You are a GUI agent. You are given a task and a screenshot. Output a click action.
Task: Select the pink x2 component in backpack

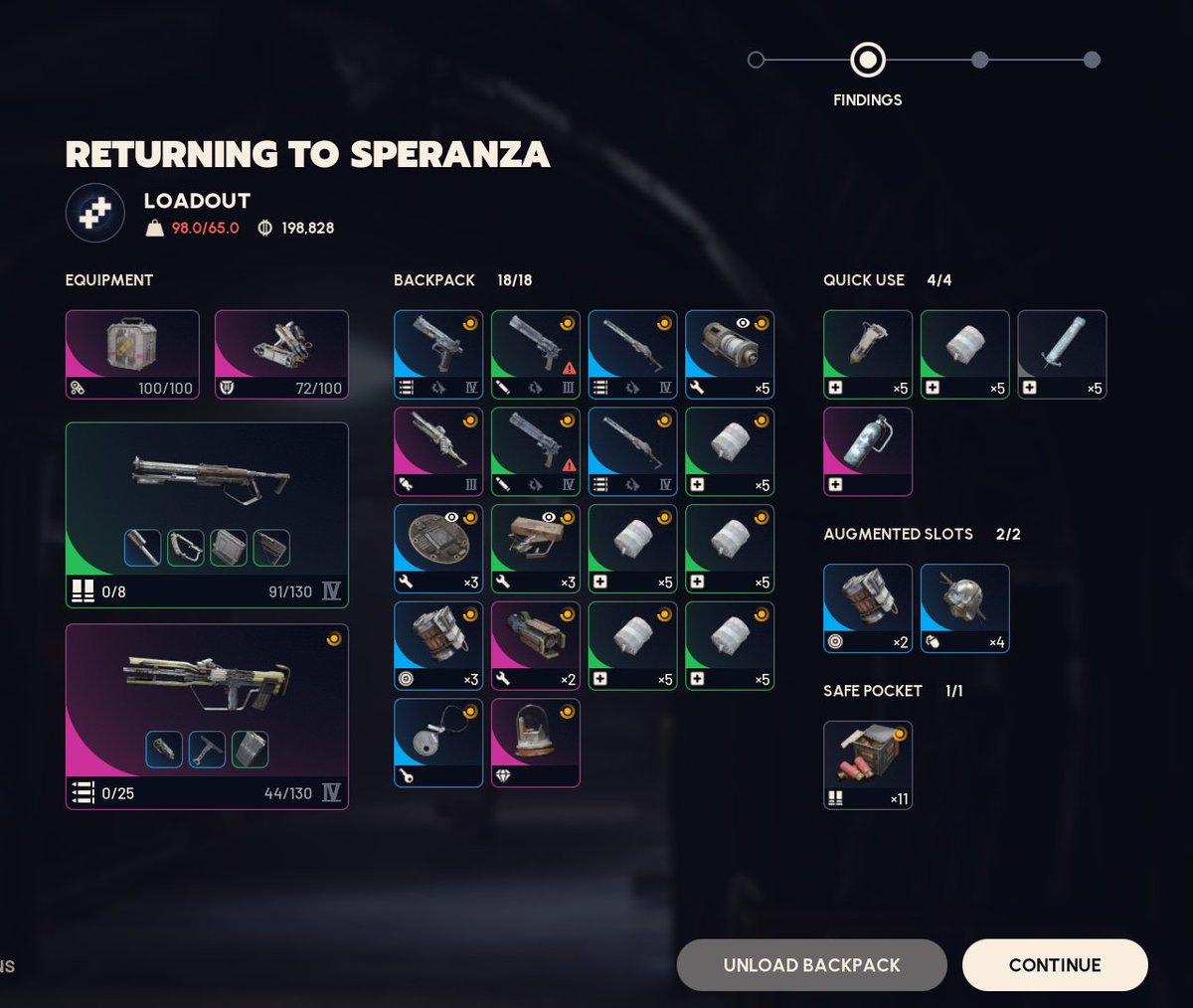tap(535, 645)
